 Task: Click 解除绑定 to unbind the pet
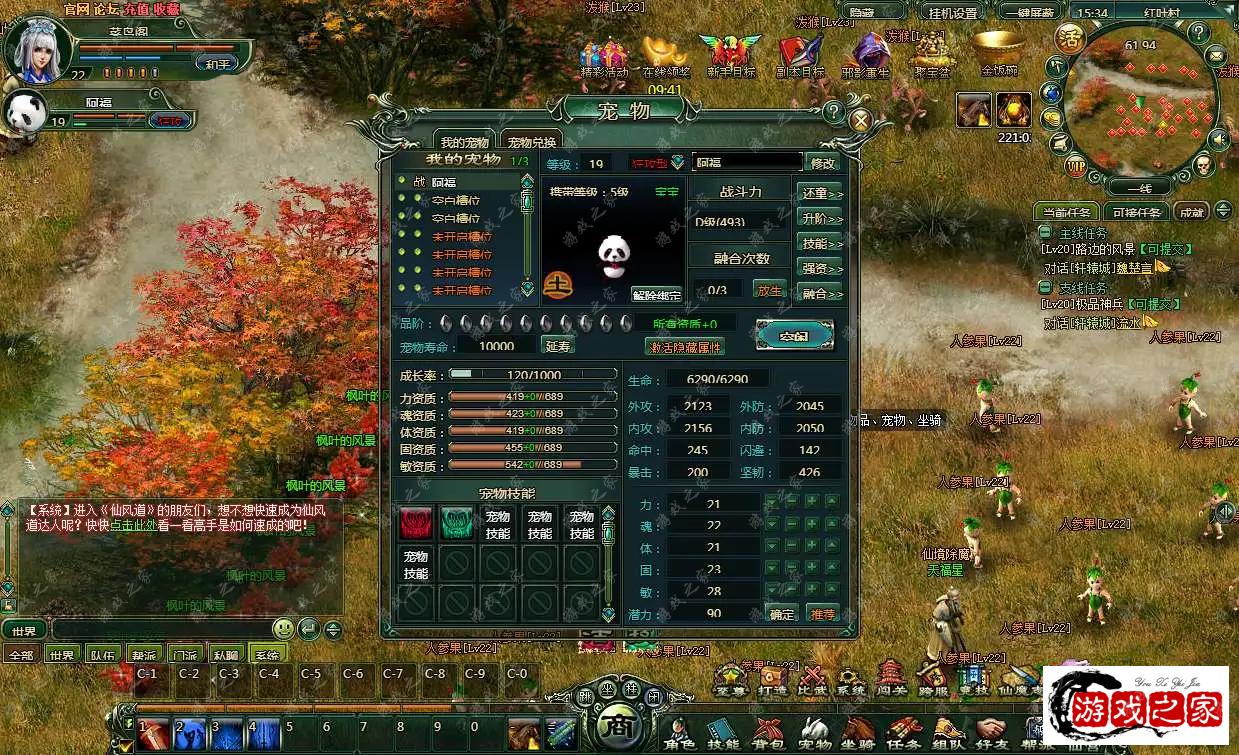[657, 295]
